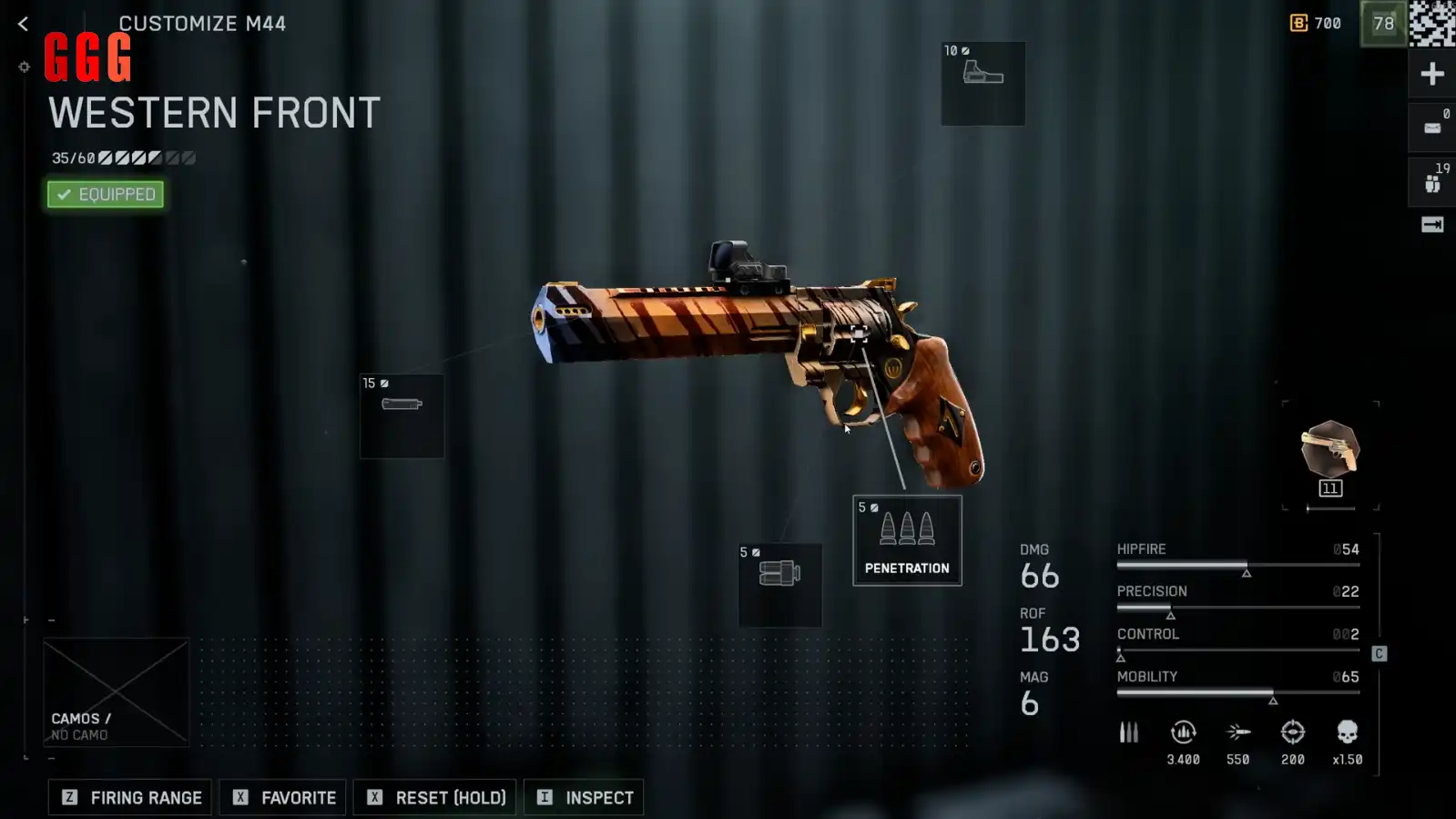The width and height of the screenshot is (1456, 819).
Task: Select the Penetration ammunition slot
Action: pos(907,540)
